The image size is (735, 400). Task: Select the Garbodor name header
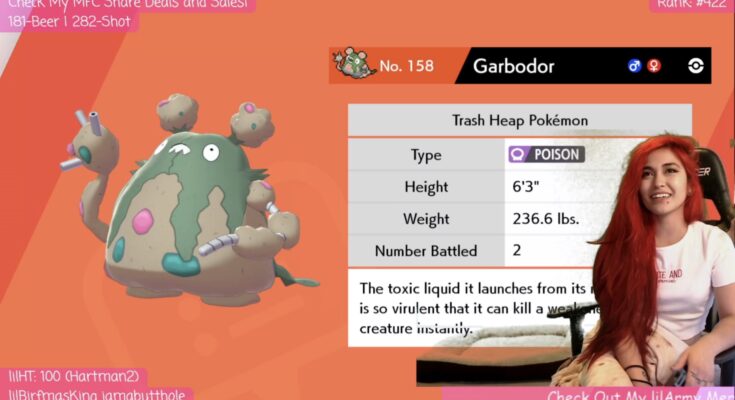[x=513, y=67]
